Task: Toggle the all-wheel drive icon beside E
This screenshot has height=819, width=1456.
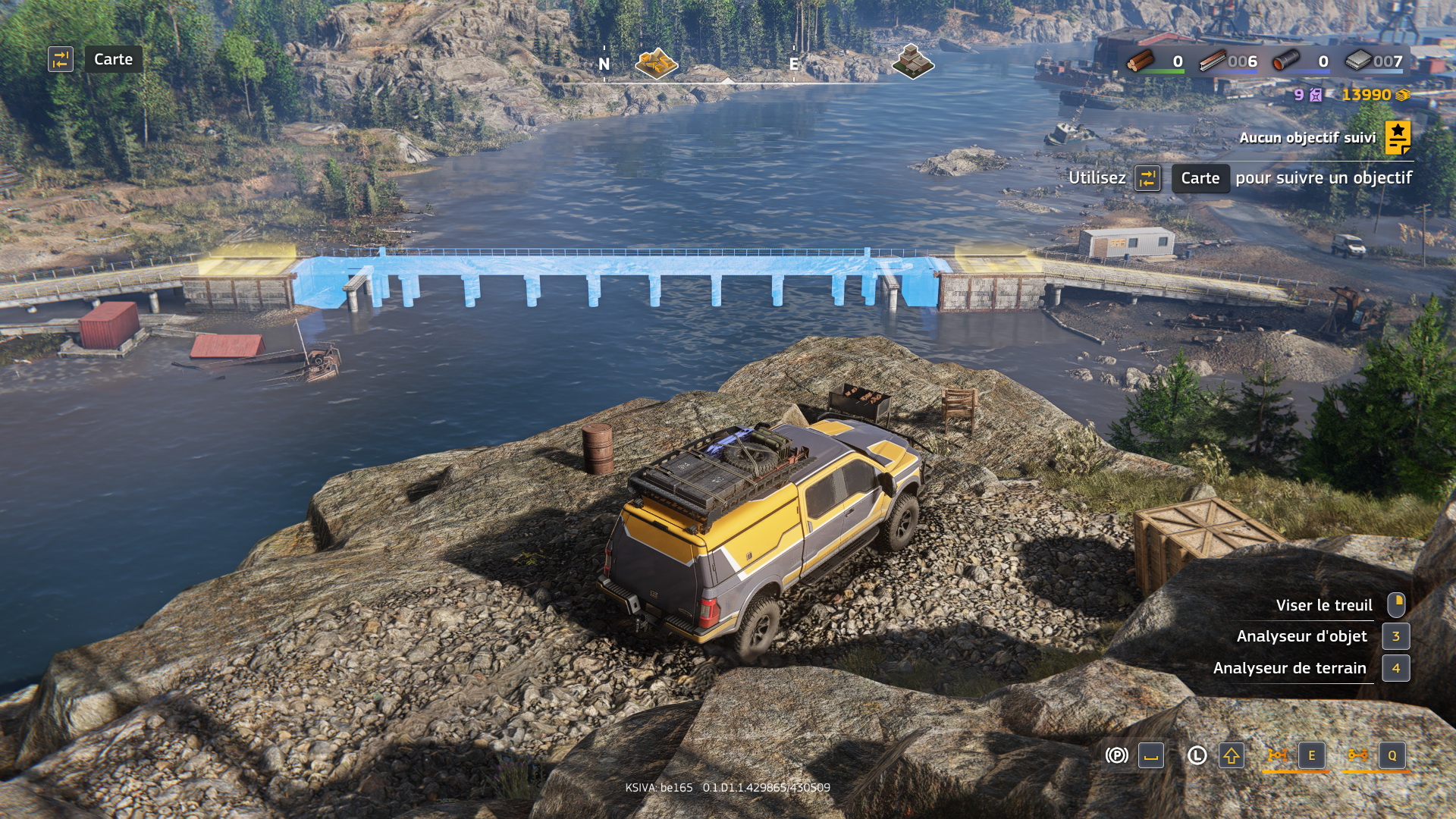Action: [1278, 755]
